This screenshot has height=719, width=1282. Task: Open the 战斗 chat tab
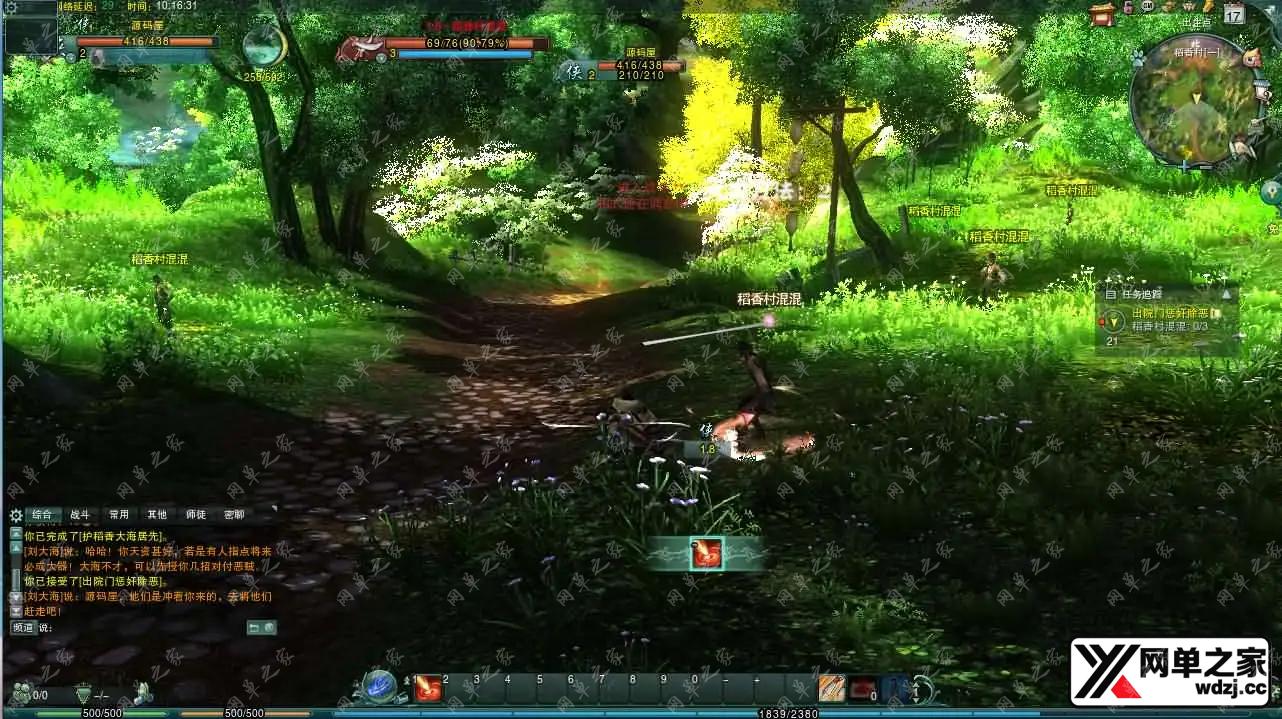(79, 515)
